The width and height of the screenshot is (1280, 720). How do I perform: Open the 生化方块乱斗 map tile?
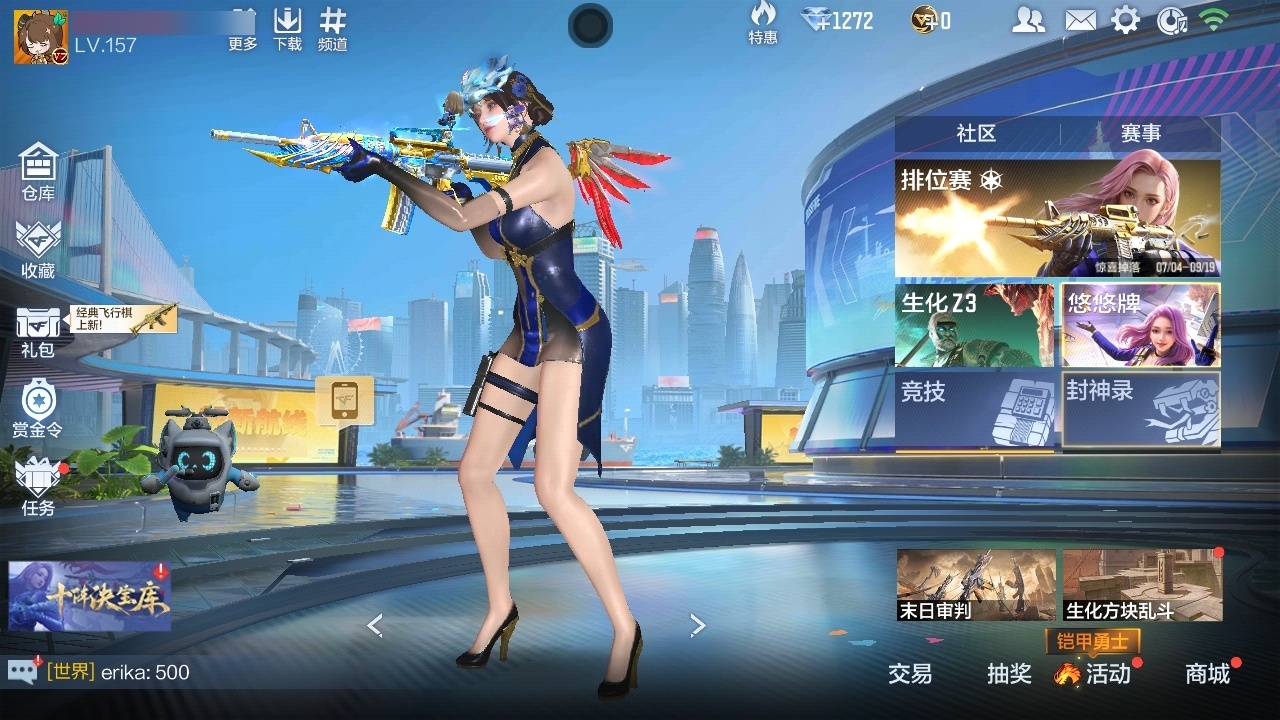click(1142, 585)
